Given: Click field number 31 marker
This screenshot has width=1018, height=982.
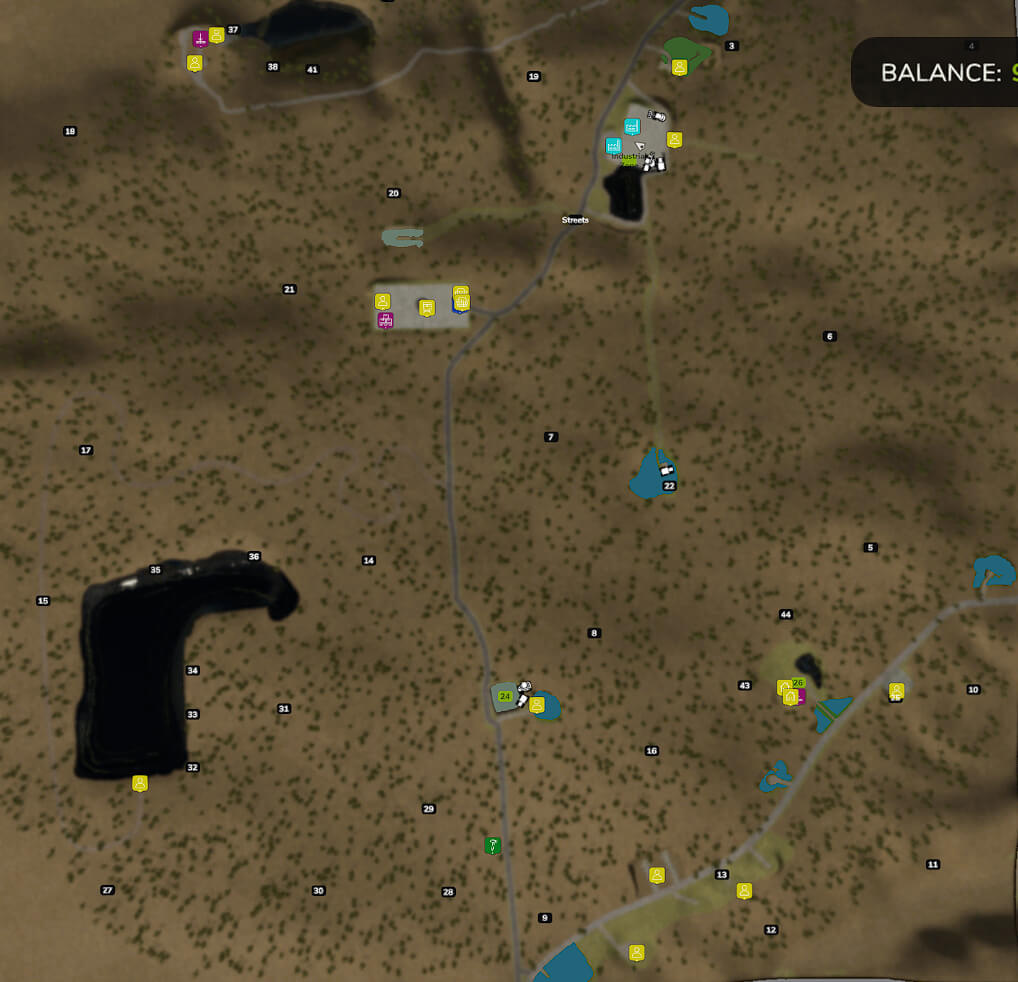Looking at the screenshot, I should coord(284,709).
